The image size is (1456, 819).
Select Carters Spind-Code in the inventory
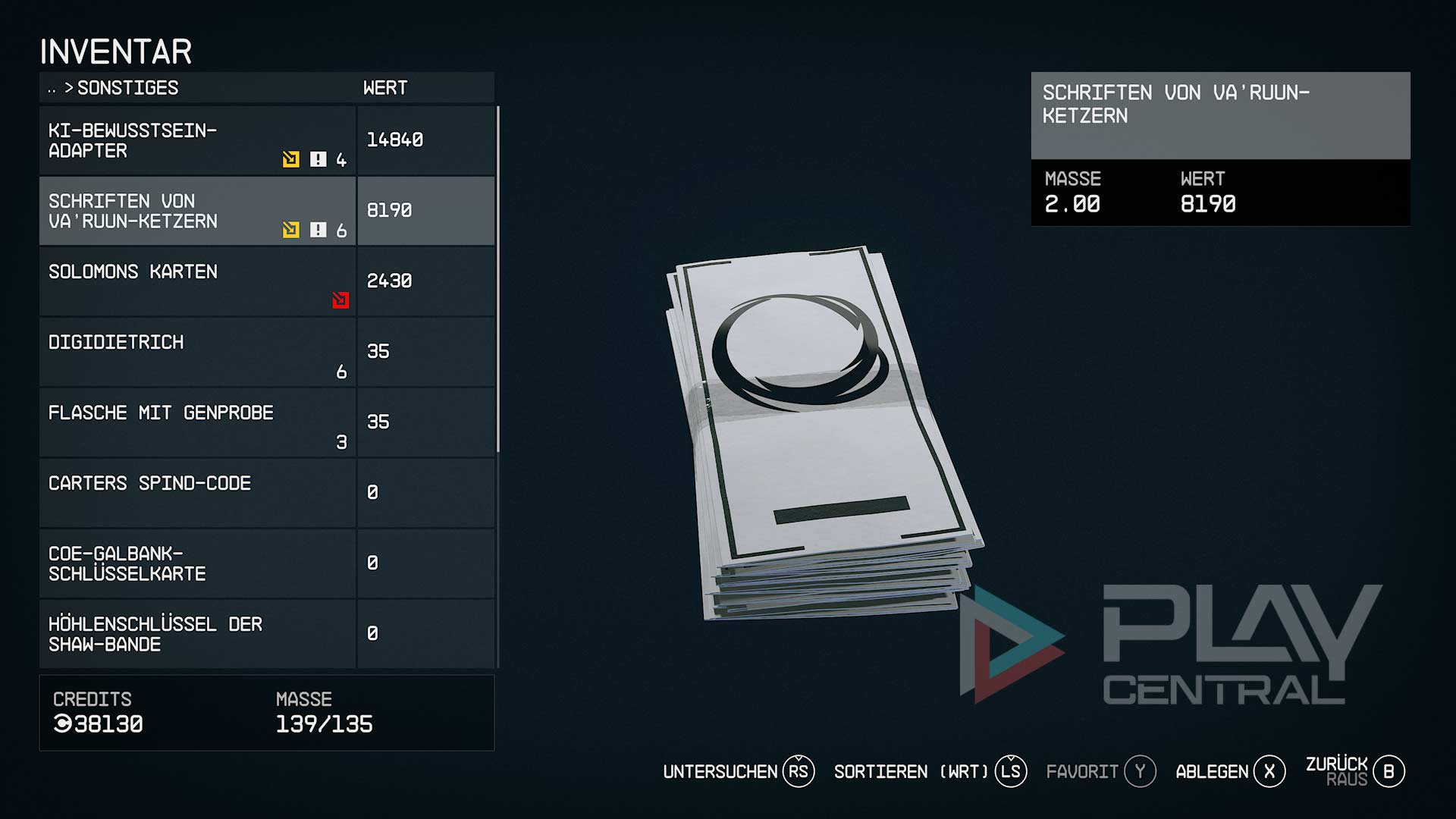click(197, 493)
